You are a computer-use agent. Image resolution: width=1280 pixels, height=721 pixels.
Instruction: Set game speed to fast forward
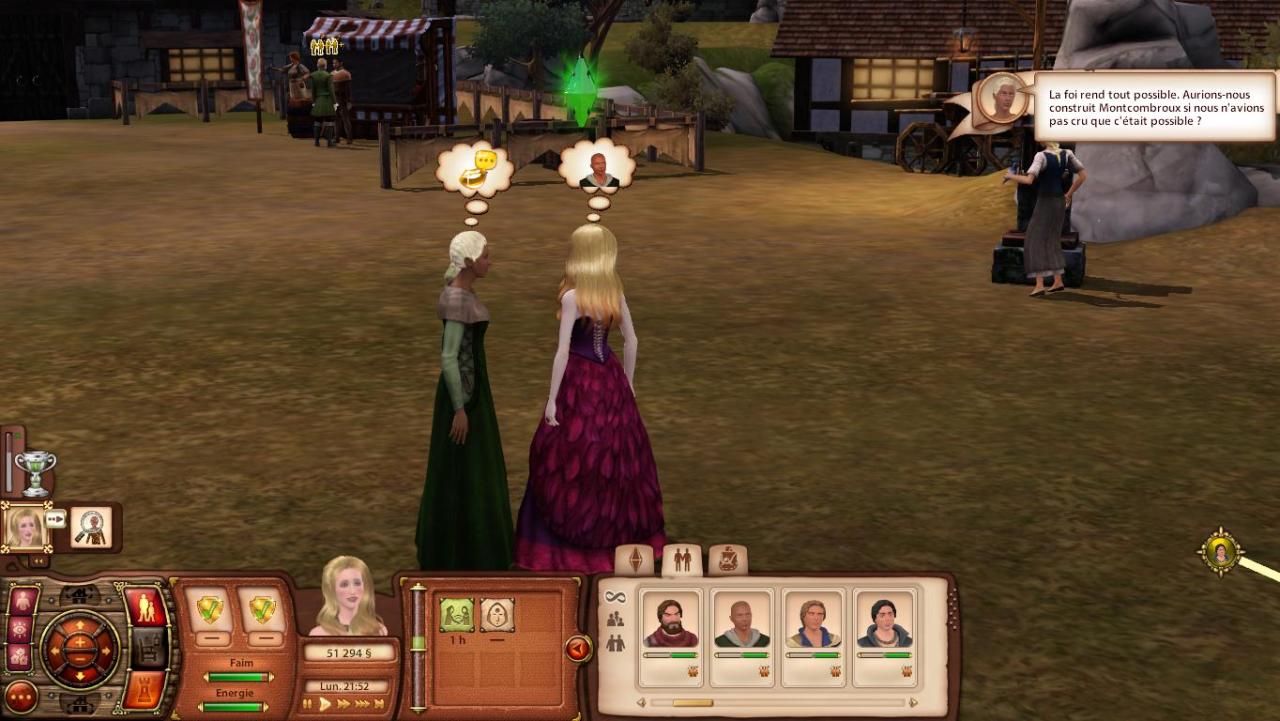[344, 704]
